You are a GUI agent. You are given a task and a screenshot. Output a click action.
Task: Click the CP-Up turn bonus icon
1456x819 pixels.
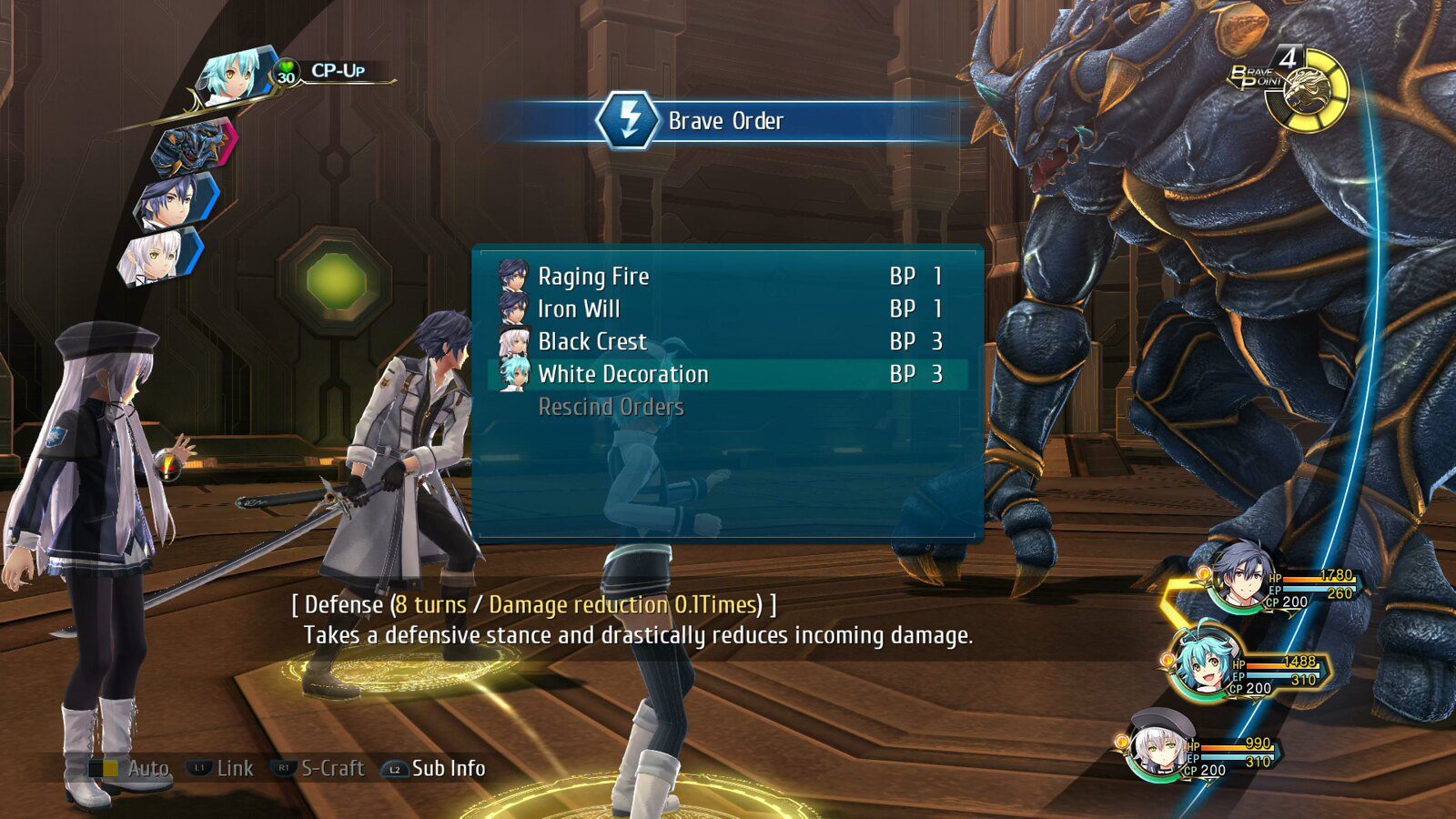287,71
